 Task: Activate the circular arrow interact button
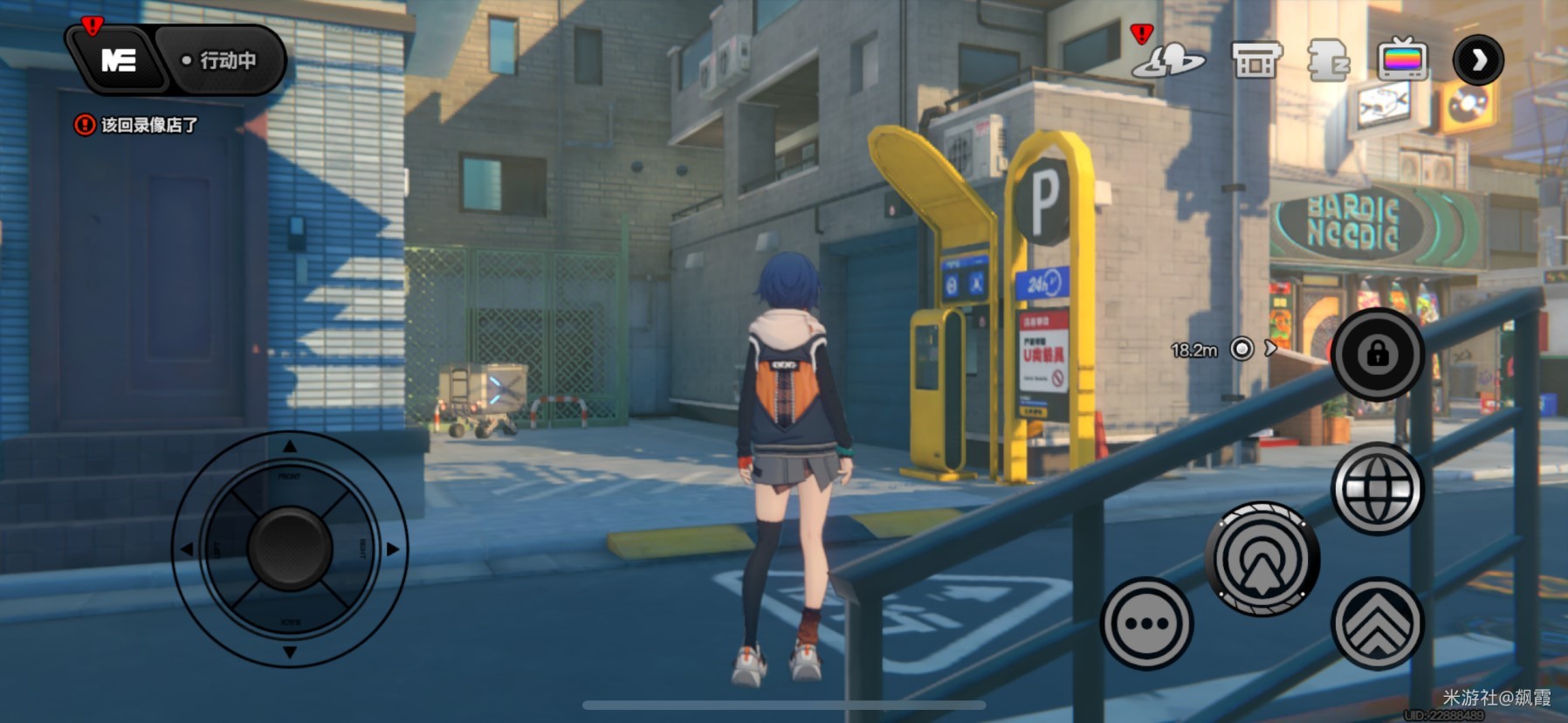(x=1262, y=559)
